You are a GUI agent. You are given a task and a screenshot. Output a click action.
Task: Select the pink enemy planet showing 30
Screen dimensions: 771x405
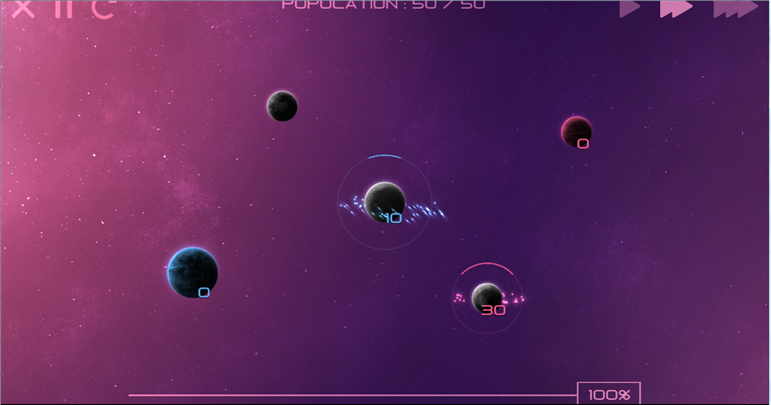(x=487, y=297)
